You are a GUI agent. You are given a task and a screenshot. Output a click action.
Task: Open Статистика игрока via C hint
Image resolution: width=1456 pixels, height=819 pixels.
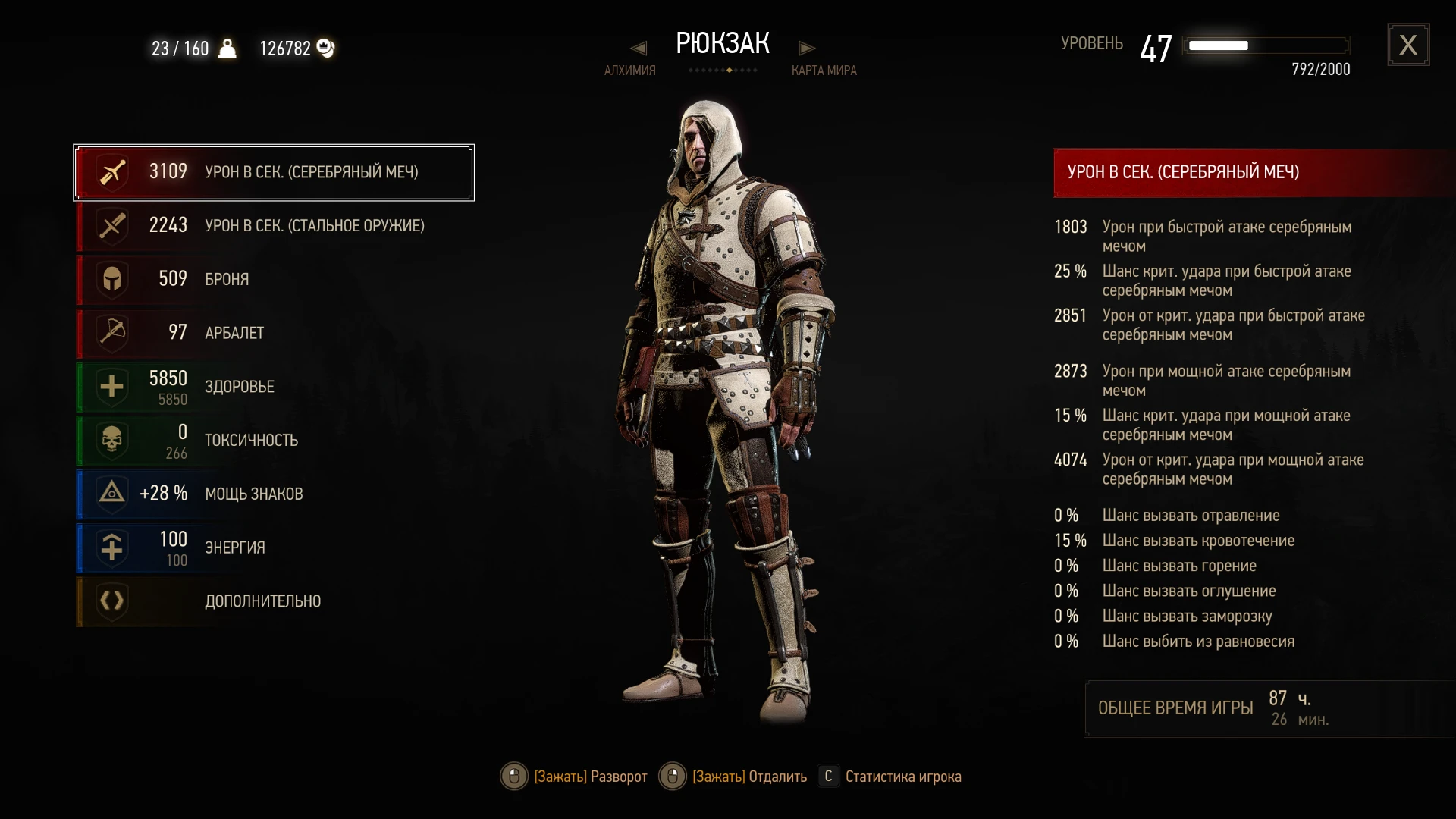point(827,777)
